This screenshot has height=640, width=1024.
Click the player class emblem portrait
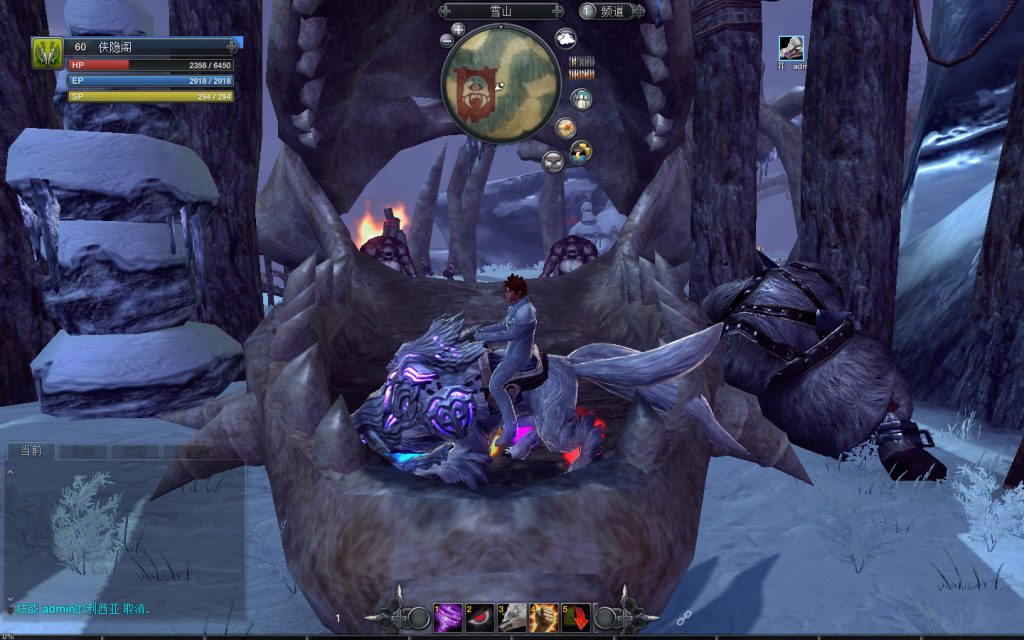point(47,52)
